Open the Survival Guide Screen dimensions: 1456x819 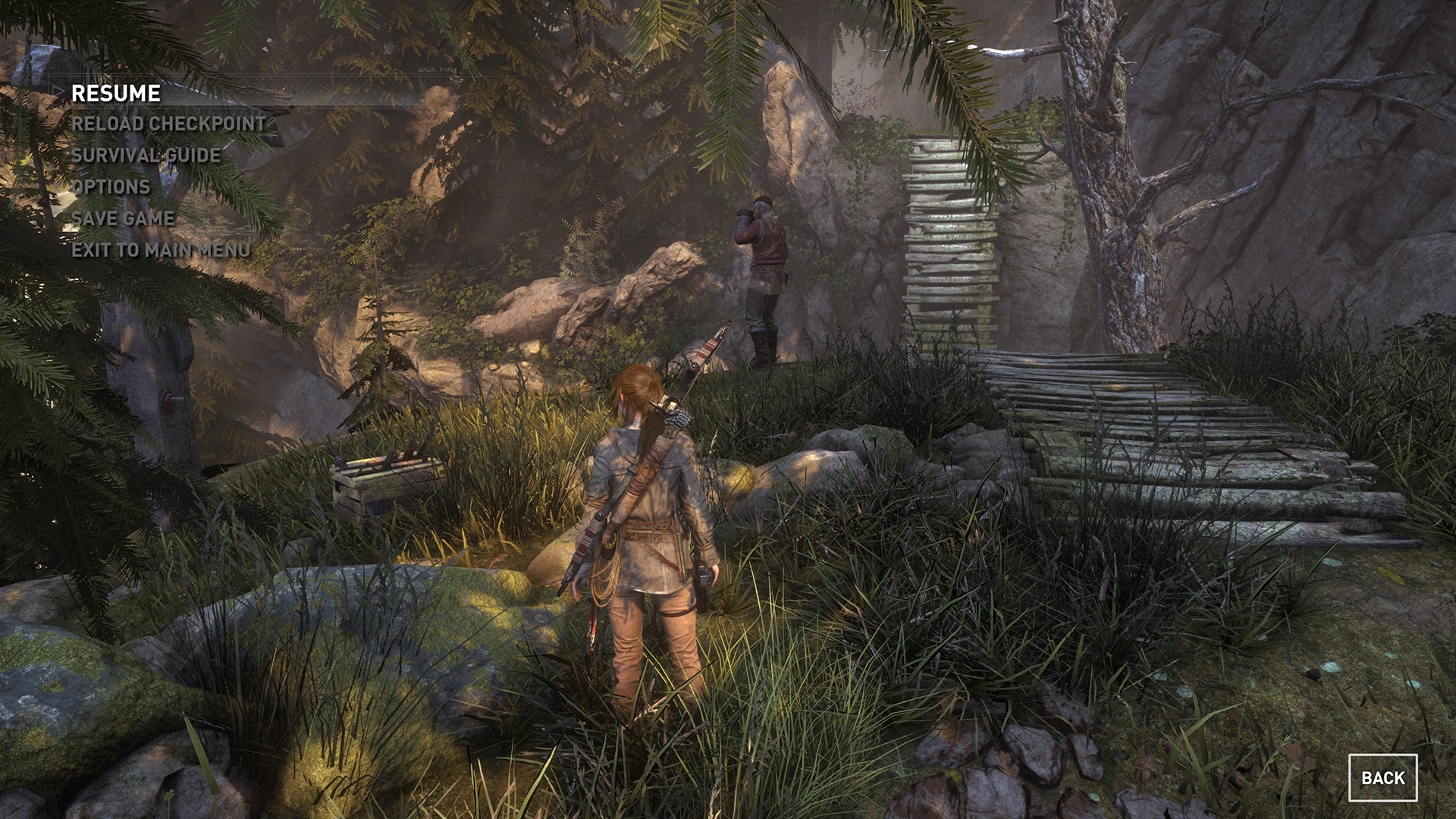point(146,155)
